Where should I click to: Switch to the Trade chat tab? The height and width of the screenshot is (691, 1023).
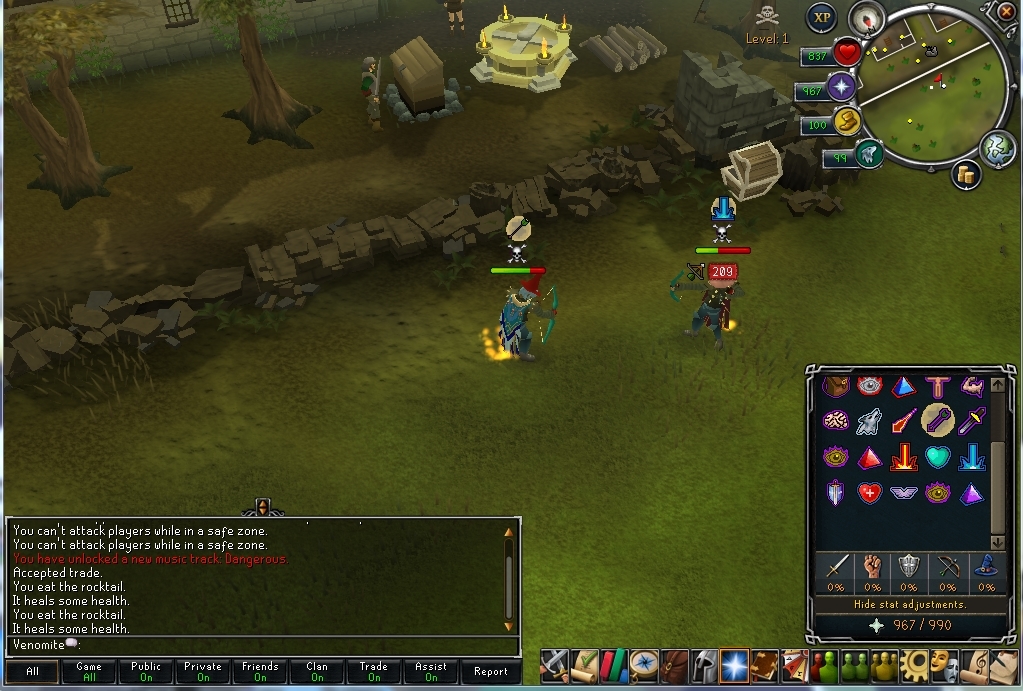point(374,672)
